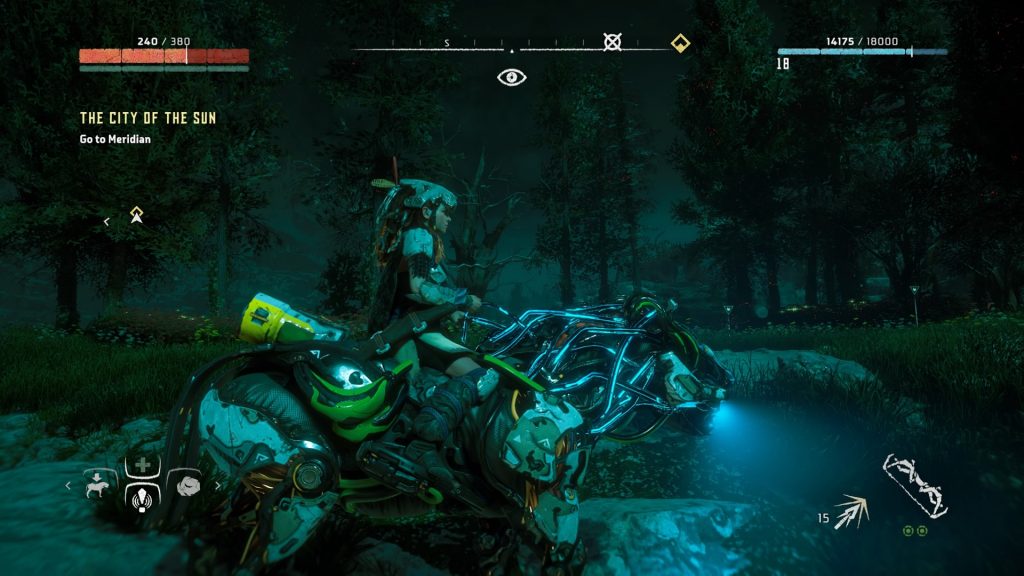Select the mount dismiss tool slot
The width and height of the screenshot is (1024, 576).
[x=99, y=484]
